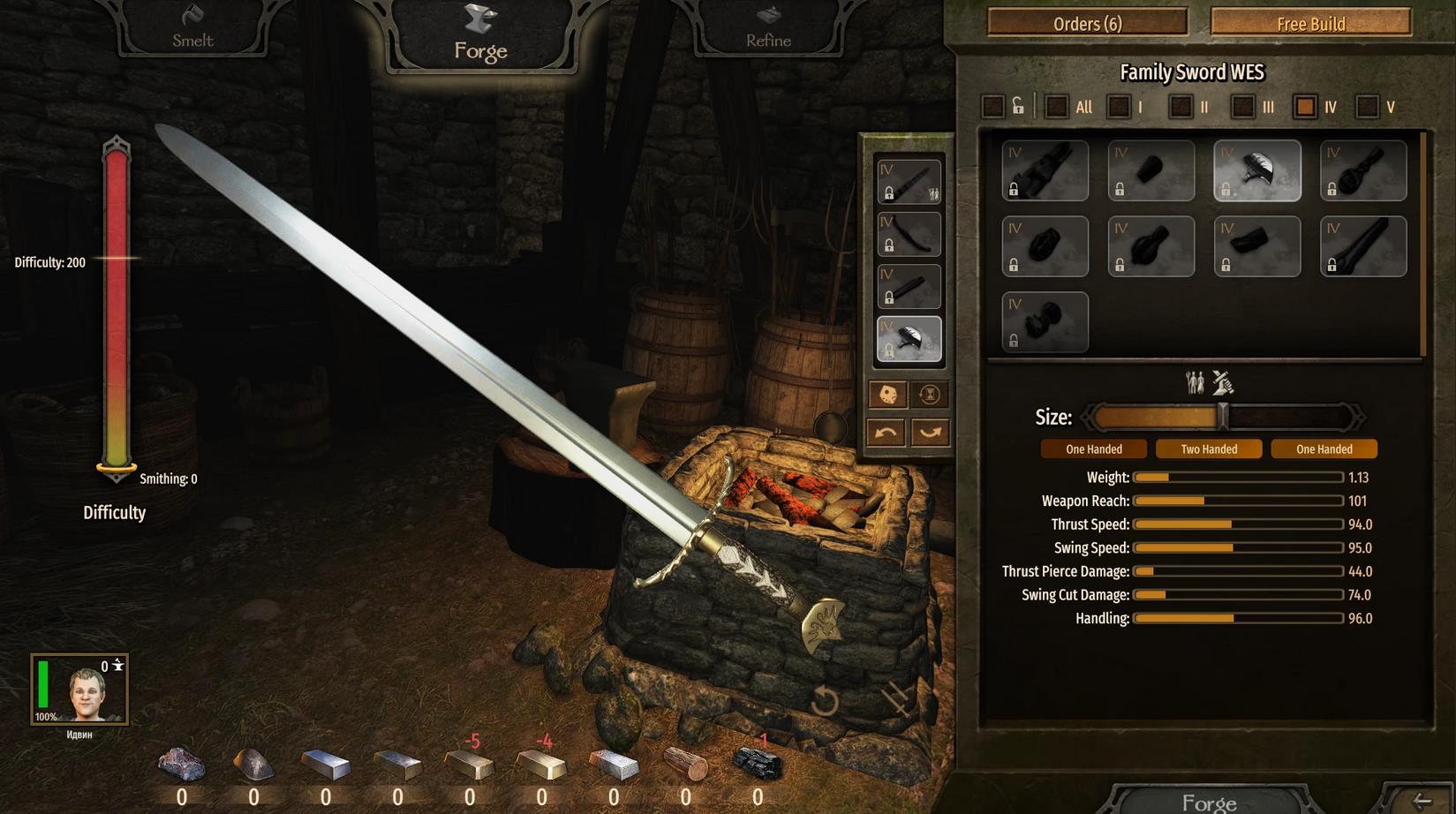The width and height of the screenshot is (1456, 814).
Task: Choose the Two Handed usage button
Action: [1209, 449]
